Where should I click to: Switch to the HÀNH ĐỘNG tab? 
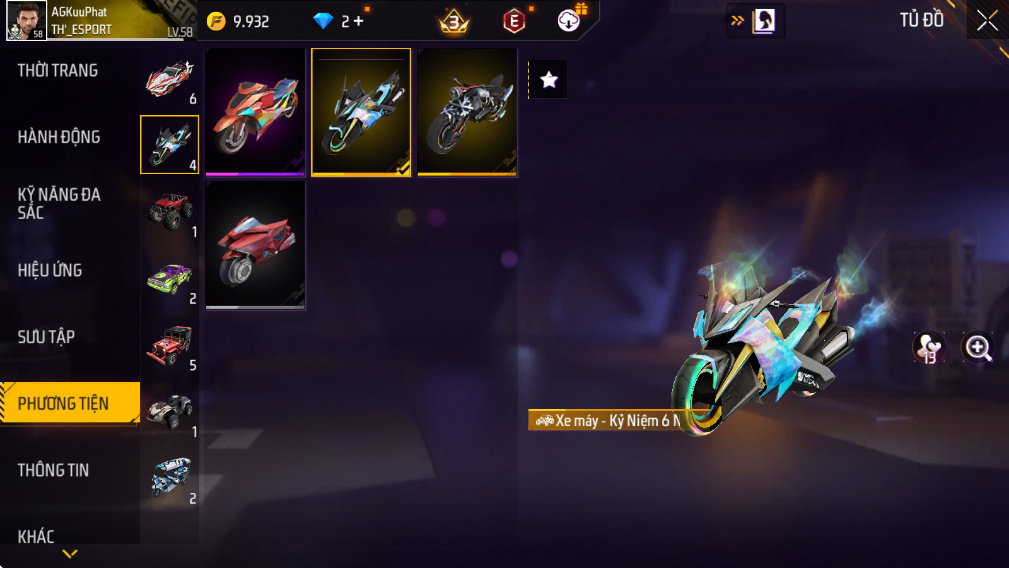tap(59, 137)
